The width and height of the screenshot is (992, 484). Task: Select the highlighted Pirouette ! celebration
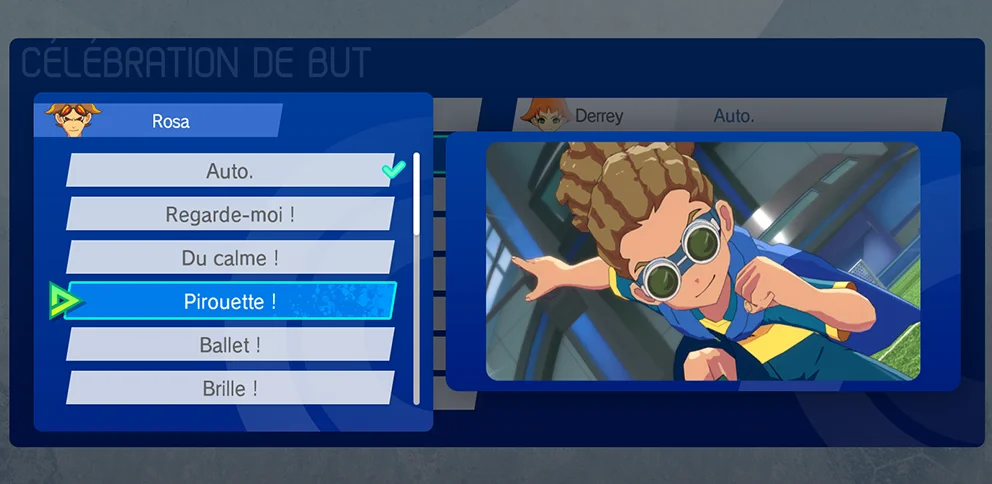pyautogui.click(x=230, y=301)
